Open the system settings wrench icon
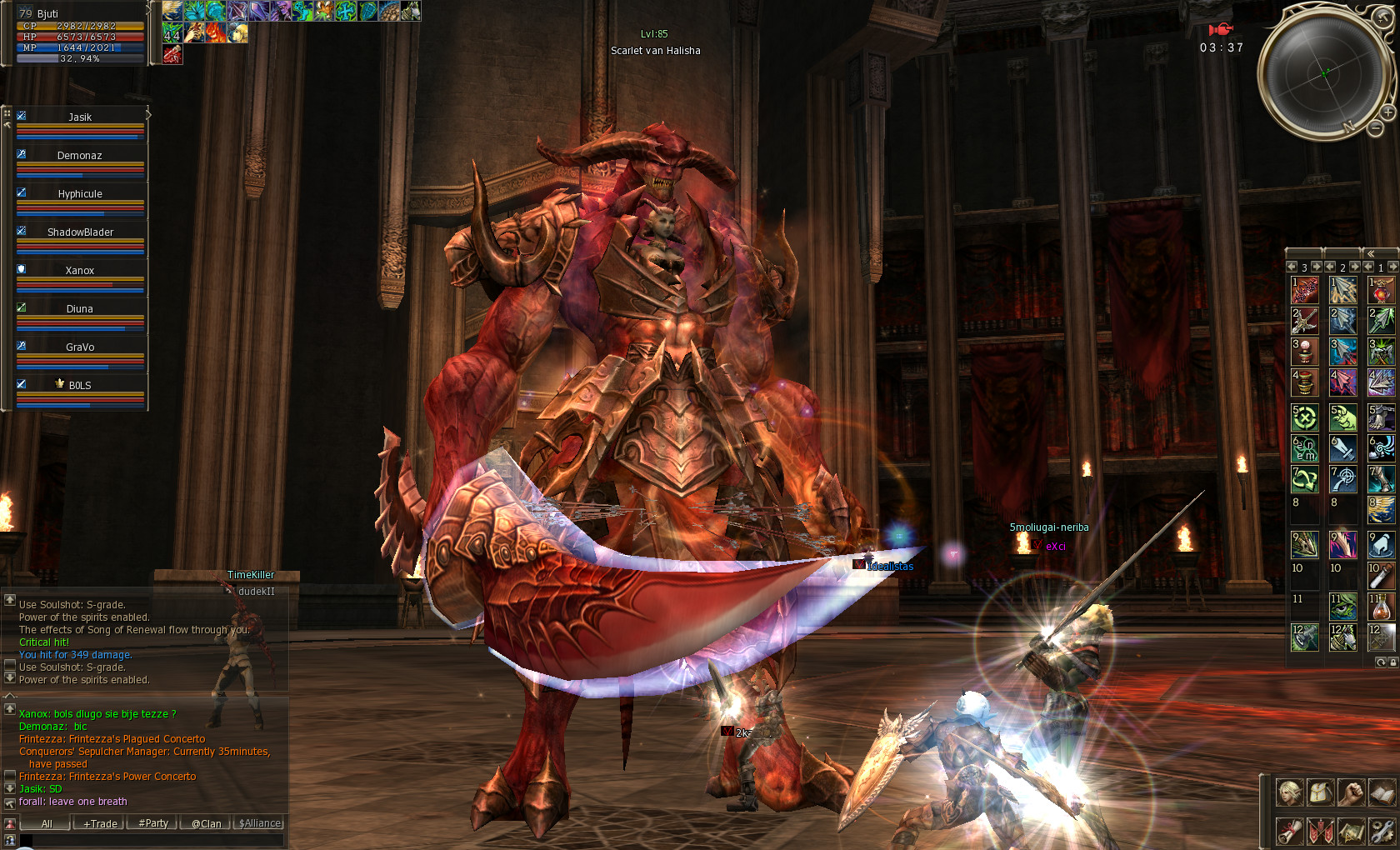This screenshot has width=1400, height=850. tap(1382, 831)
